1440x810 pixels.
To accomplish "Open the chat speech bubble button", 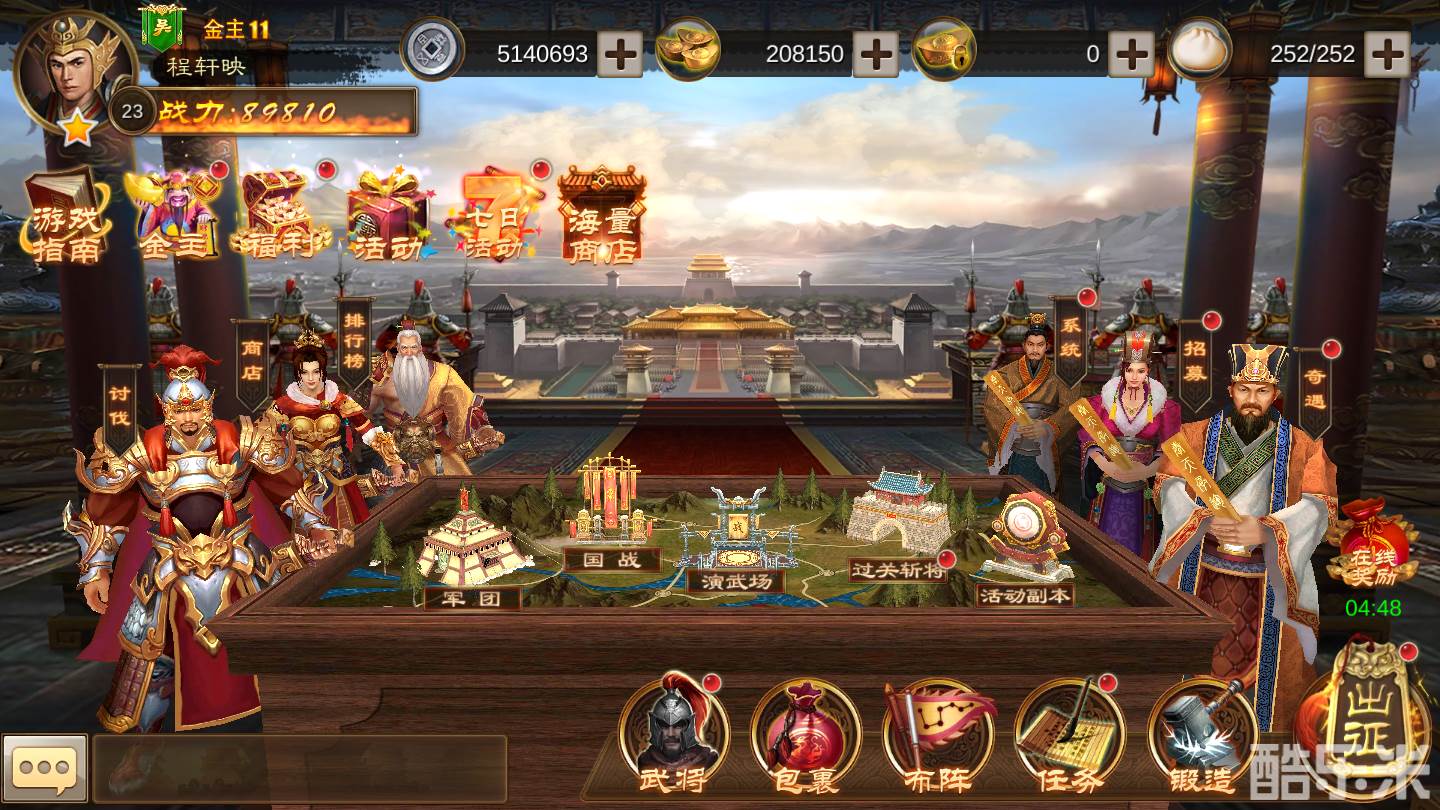I will (45, 768).
